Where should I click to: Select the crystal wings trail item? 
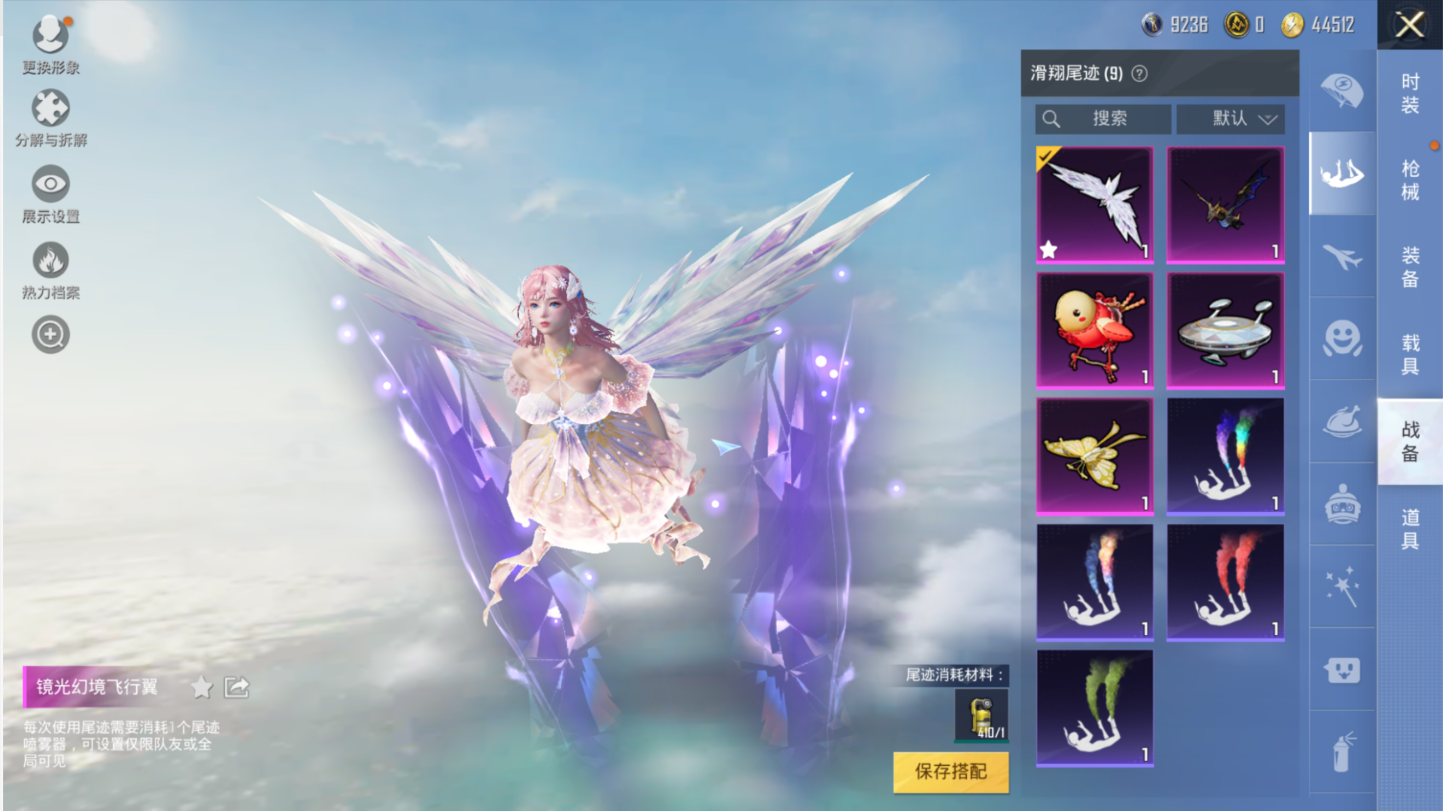1095,205
